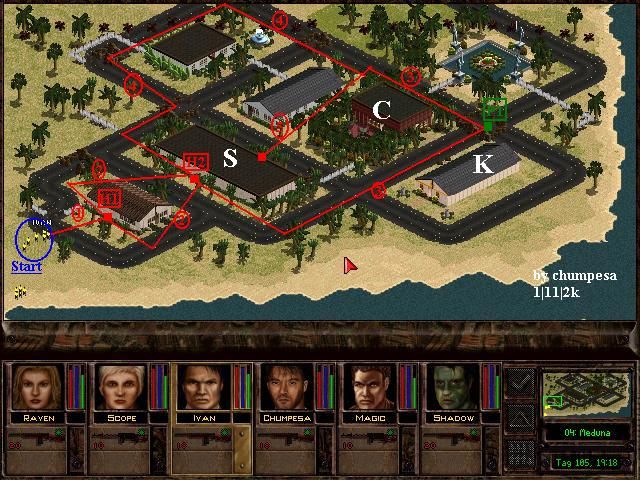Viewport: 640px width, 480px height.
Task: Click Raven's equipped weapon slot
Action: pyautogui.click(x=40, y=440)
